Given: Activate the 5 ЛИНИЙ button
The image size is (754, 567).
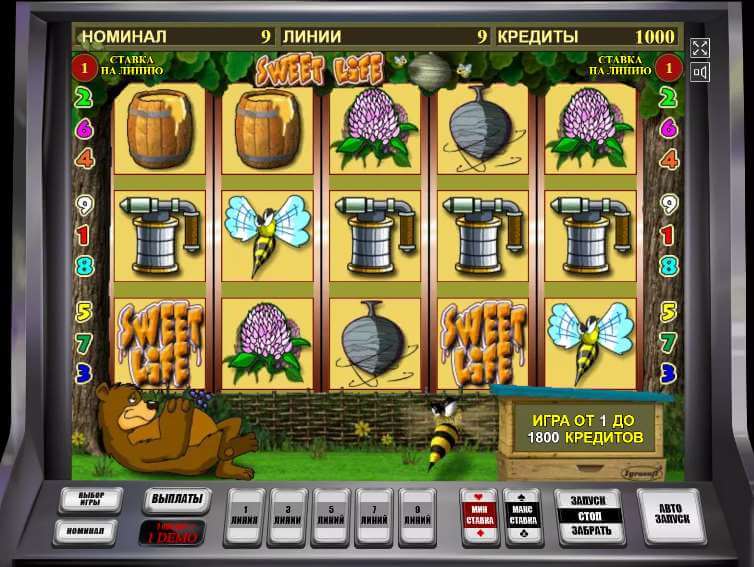Looking at the screenshot, I should [332, 514].
